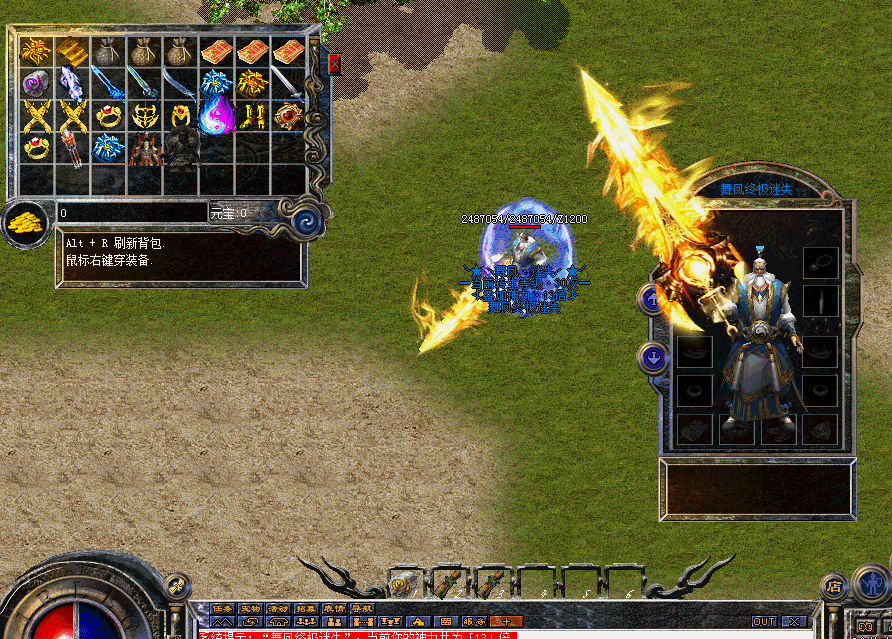Select the golden boots in the bag

click(253, 115)
